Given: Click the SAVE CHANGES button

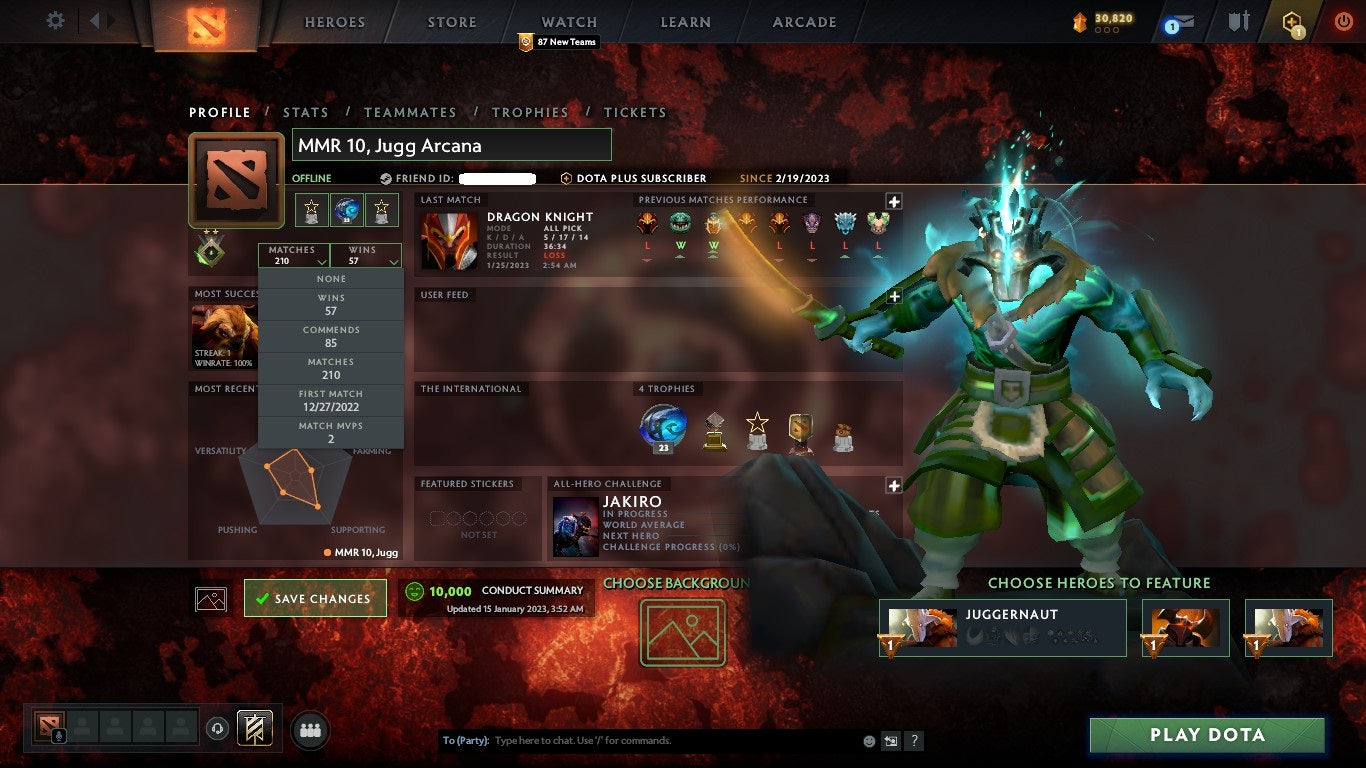Looking at the screenshot, I should pos(315,598).
